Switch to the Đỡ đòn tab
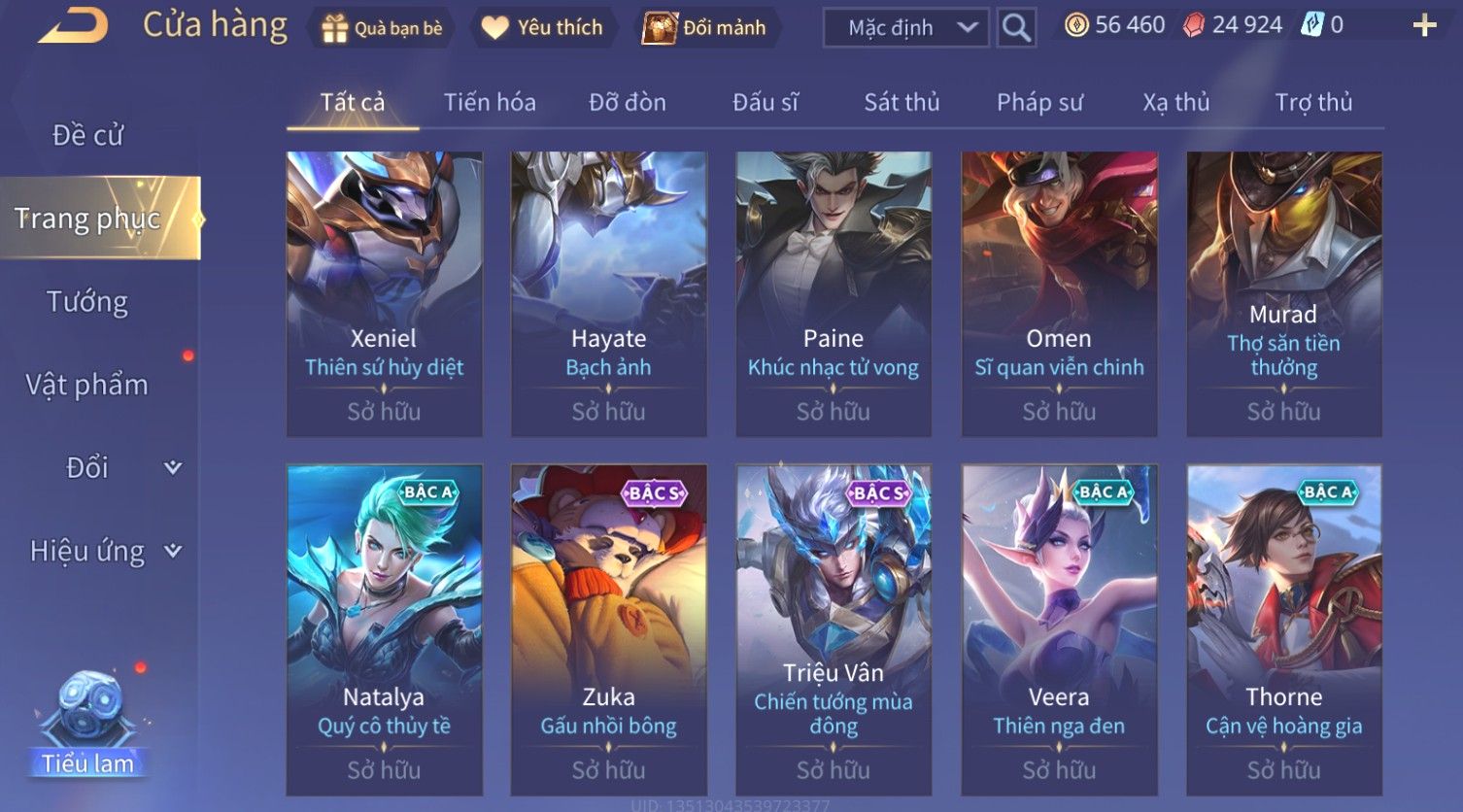Image resolution: width=1463 pixels, height=812 pixels. 628,102
